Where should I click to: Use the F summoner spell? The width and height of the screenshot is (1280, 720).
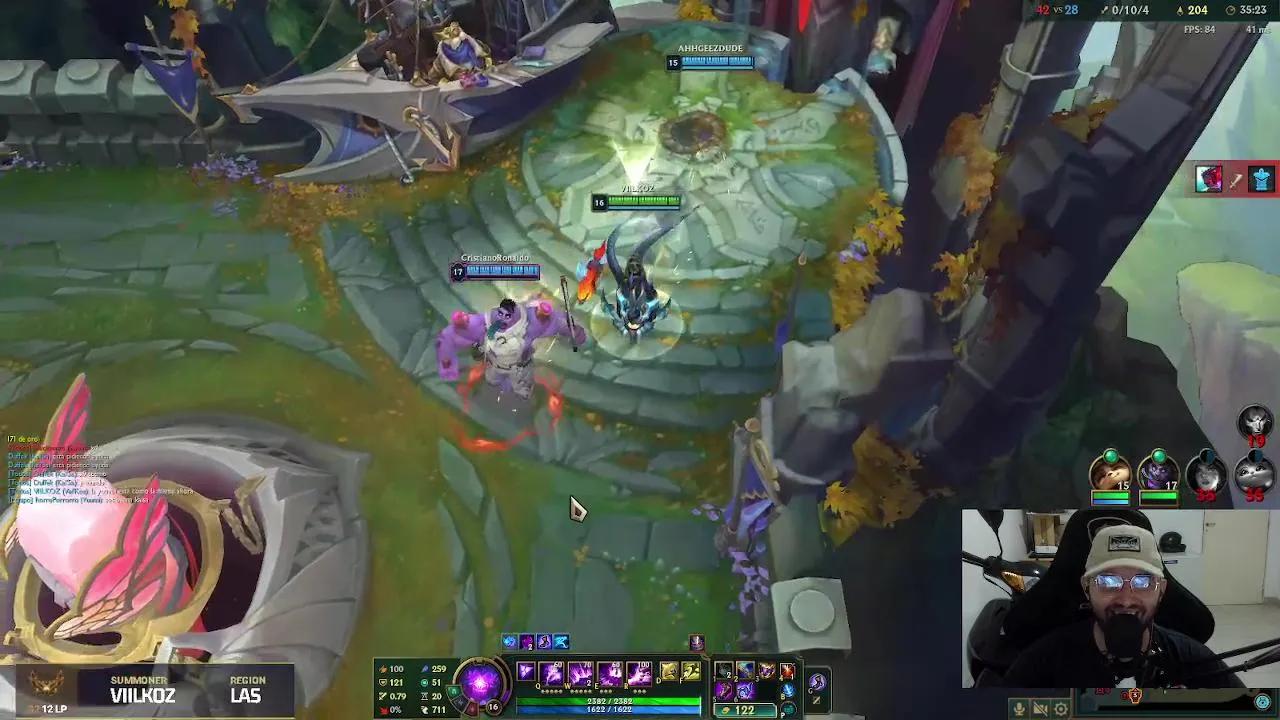click(690, 673)
